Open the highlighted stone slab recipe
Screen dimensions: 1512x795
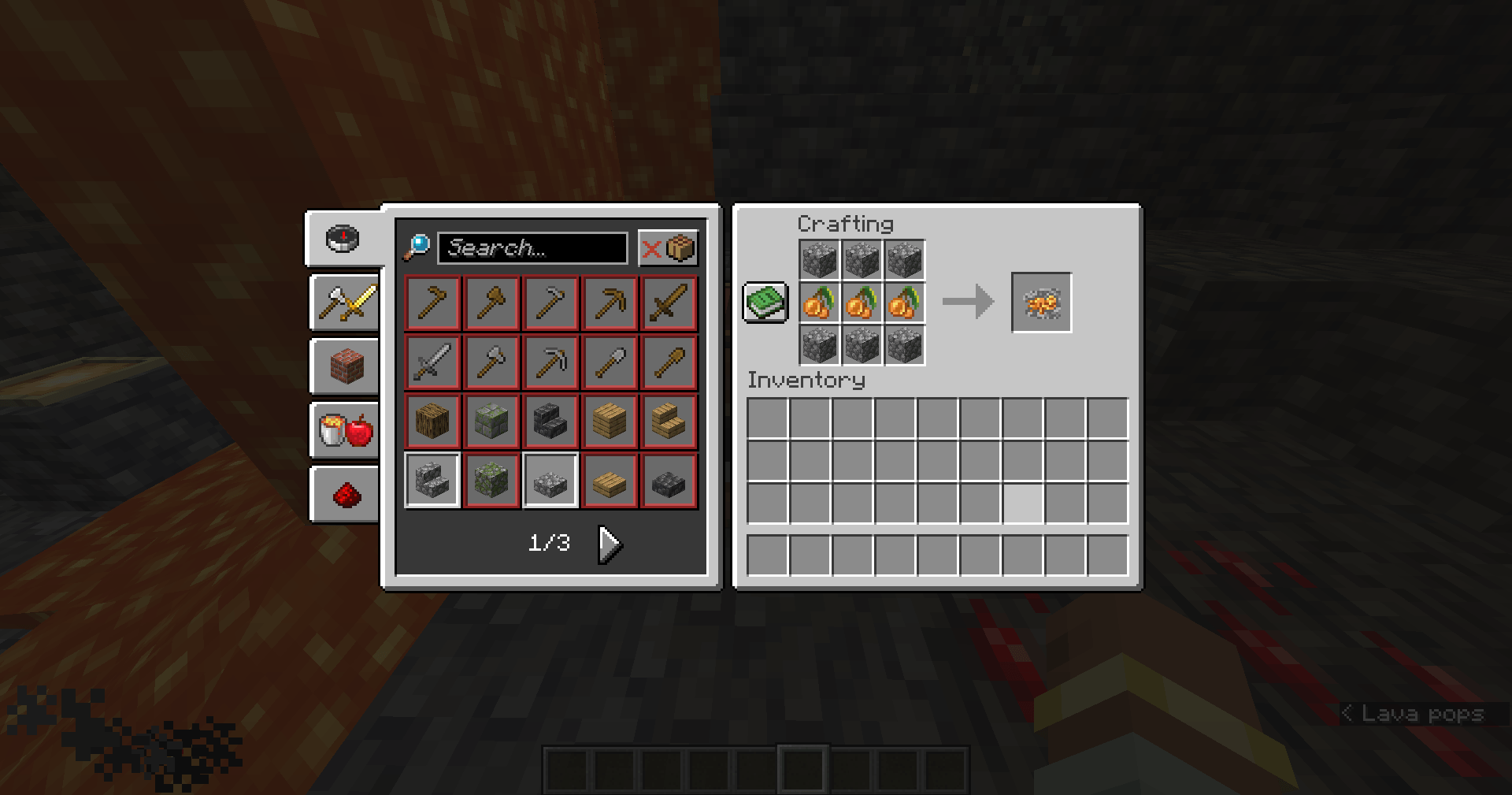pyautogui.click(x=550, y=481)
